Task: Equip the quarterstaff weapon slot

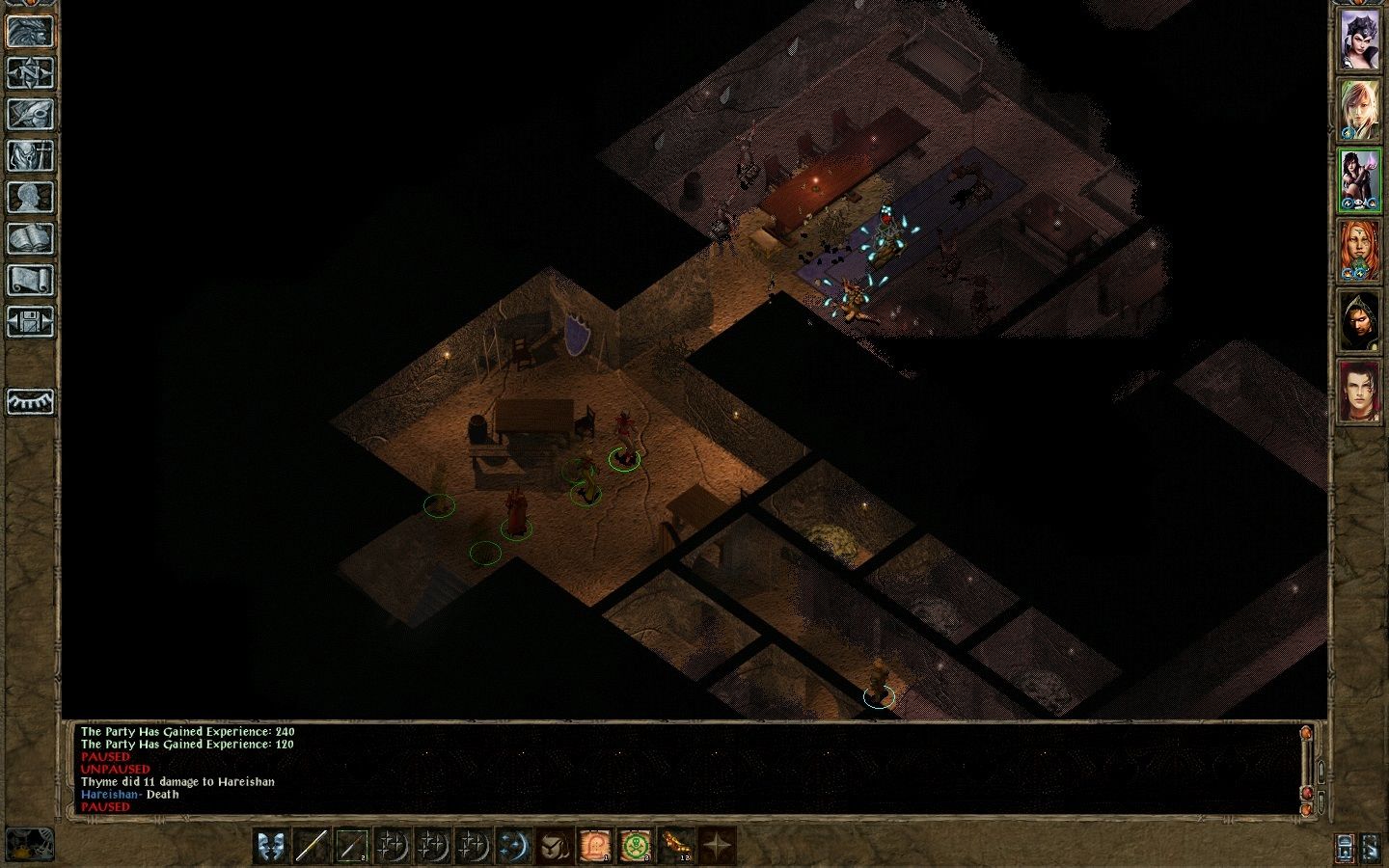Action: 312,846
